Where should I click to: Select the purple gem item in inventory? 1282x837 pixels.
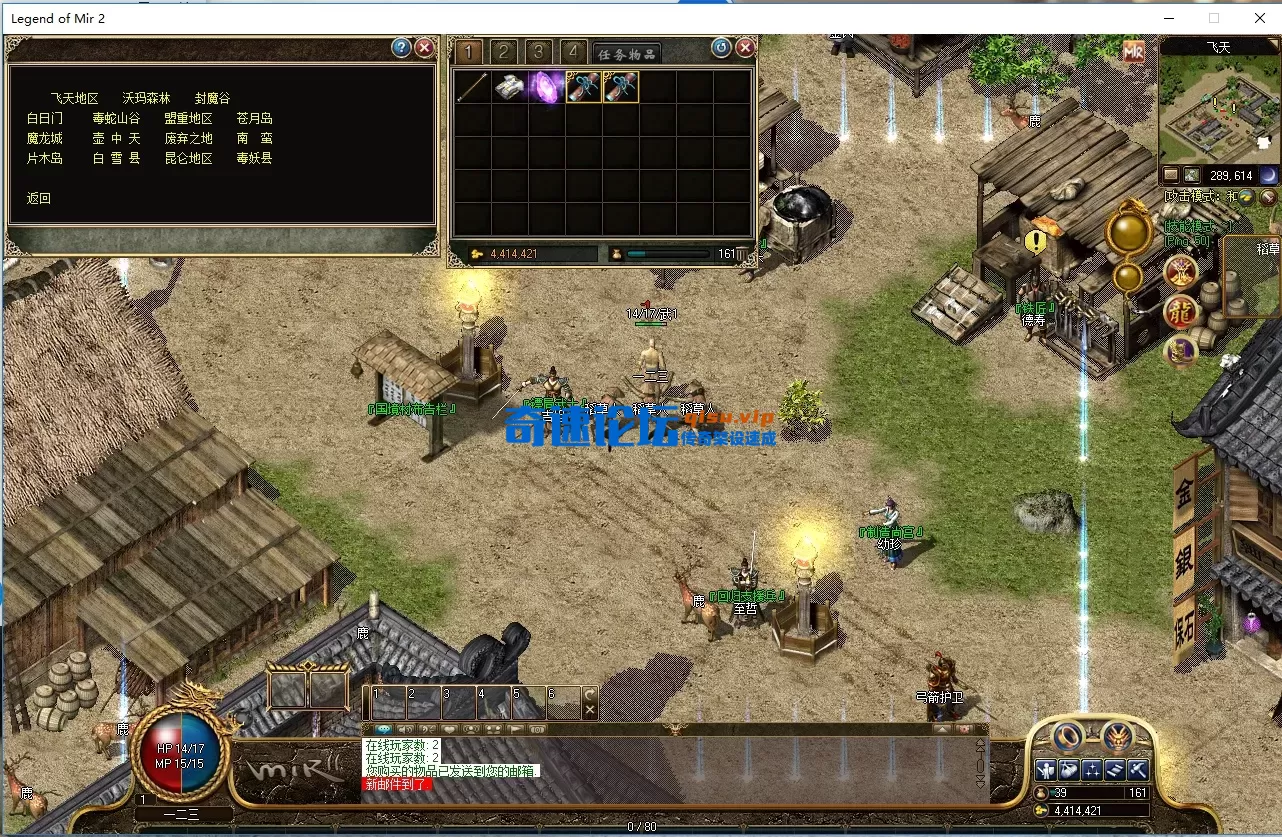[x=546, y=87]
